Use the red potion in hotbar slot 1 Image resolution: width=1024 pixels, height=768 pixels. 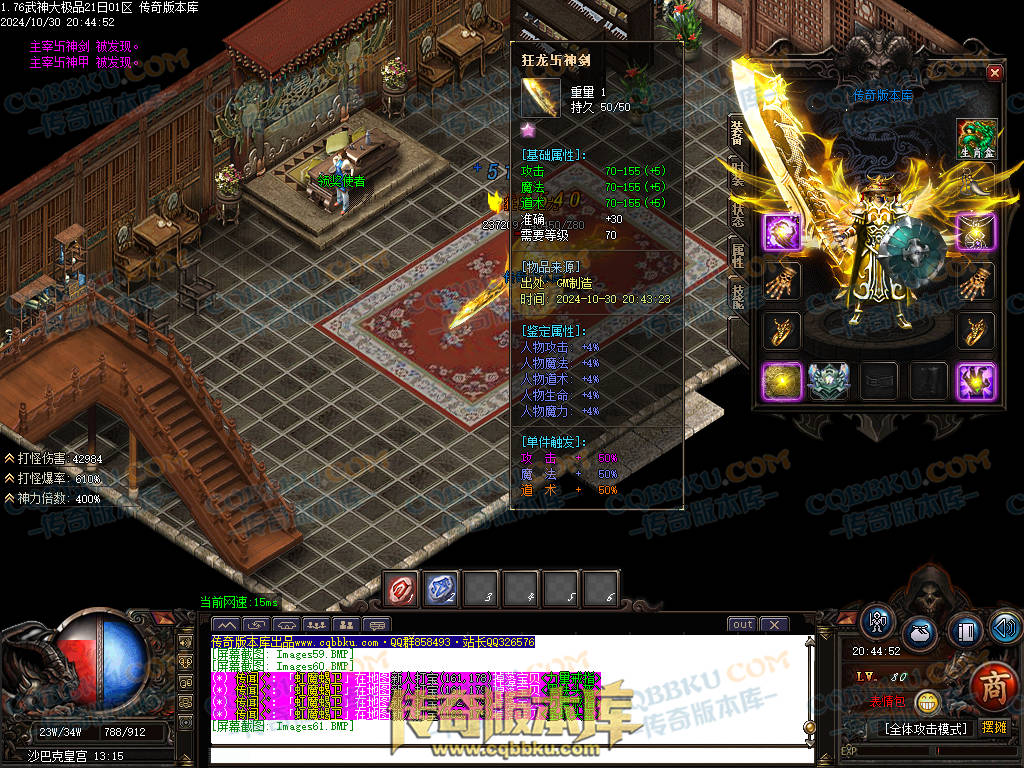coord(402,589)
